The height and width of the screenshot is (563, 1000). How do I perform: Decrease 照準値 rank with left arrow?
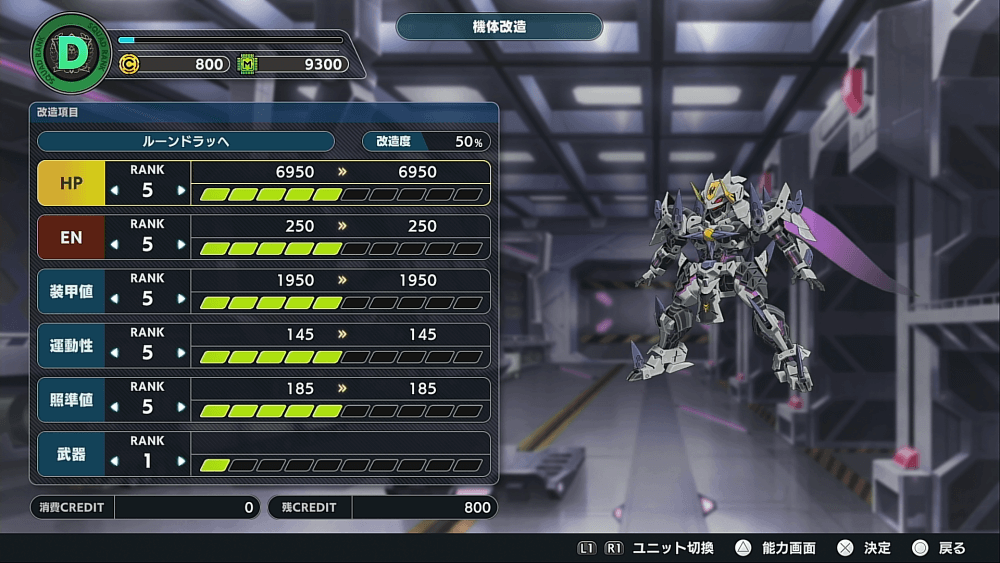click(114, 406)
